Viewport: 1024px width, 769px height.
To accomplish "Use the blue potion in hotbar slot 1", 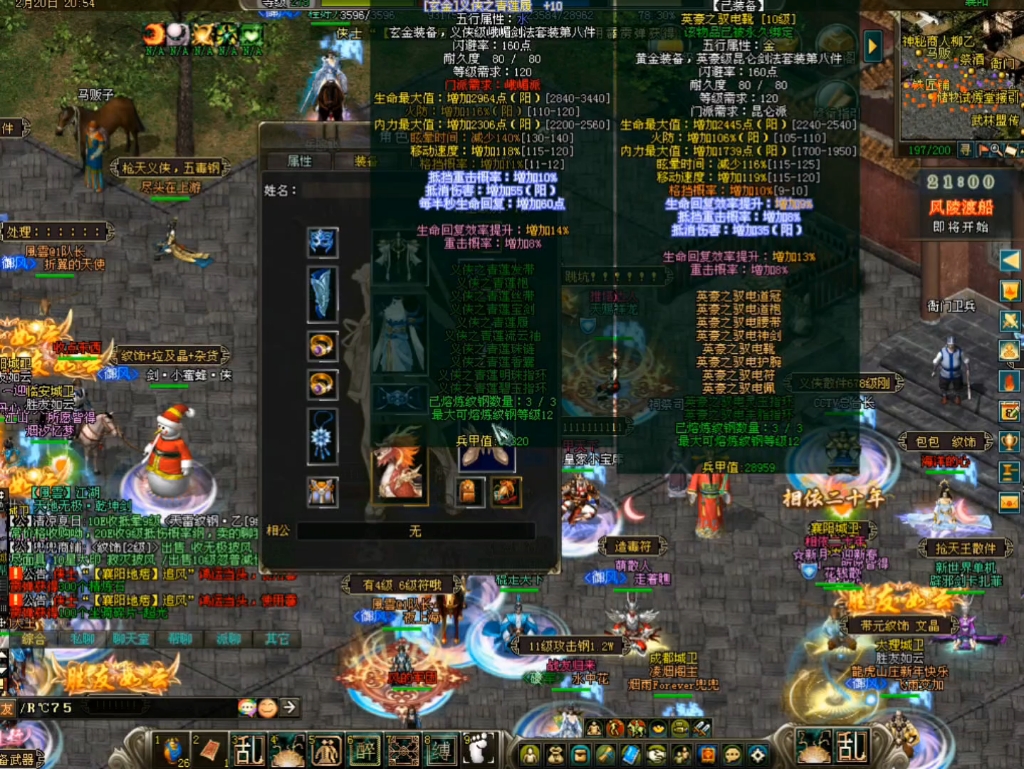I will click(x=173, y=749).
